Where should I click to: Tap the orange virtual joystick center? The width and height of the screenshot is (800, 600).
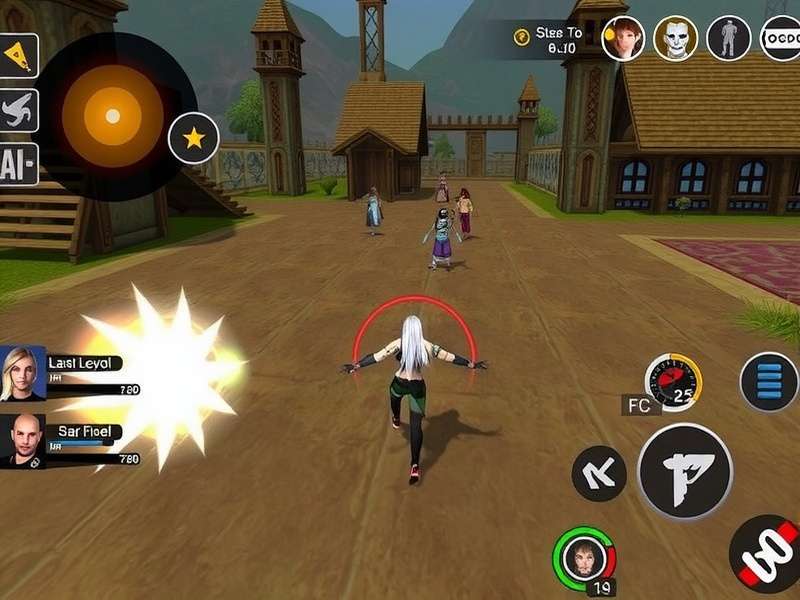(113, 116)
